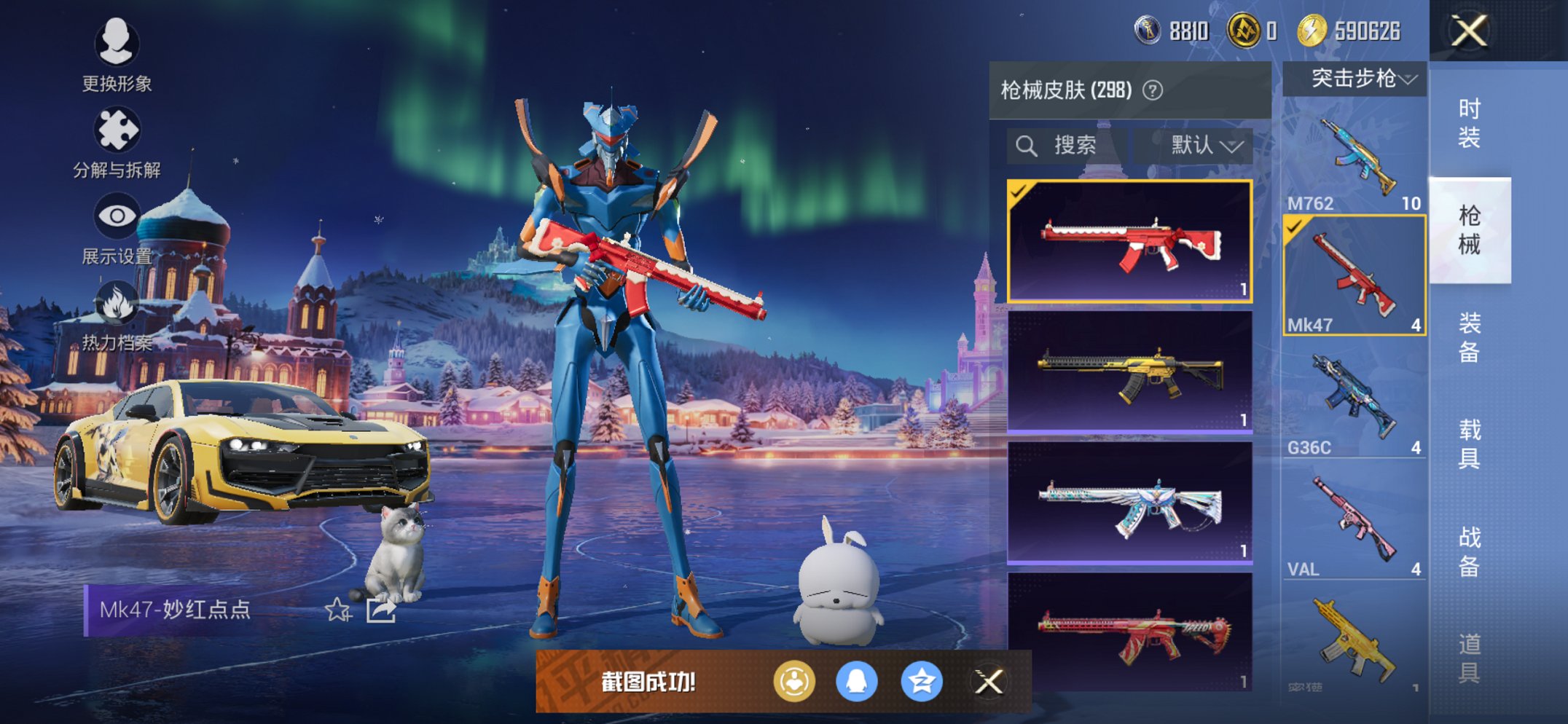Close the wardrobe screen with top X

point(1469,31)
